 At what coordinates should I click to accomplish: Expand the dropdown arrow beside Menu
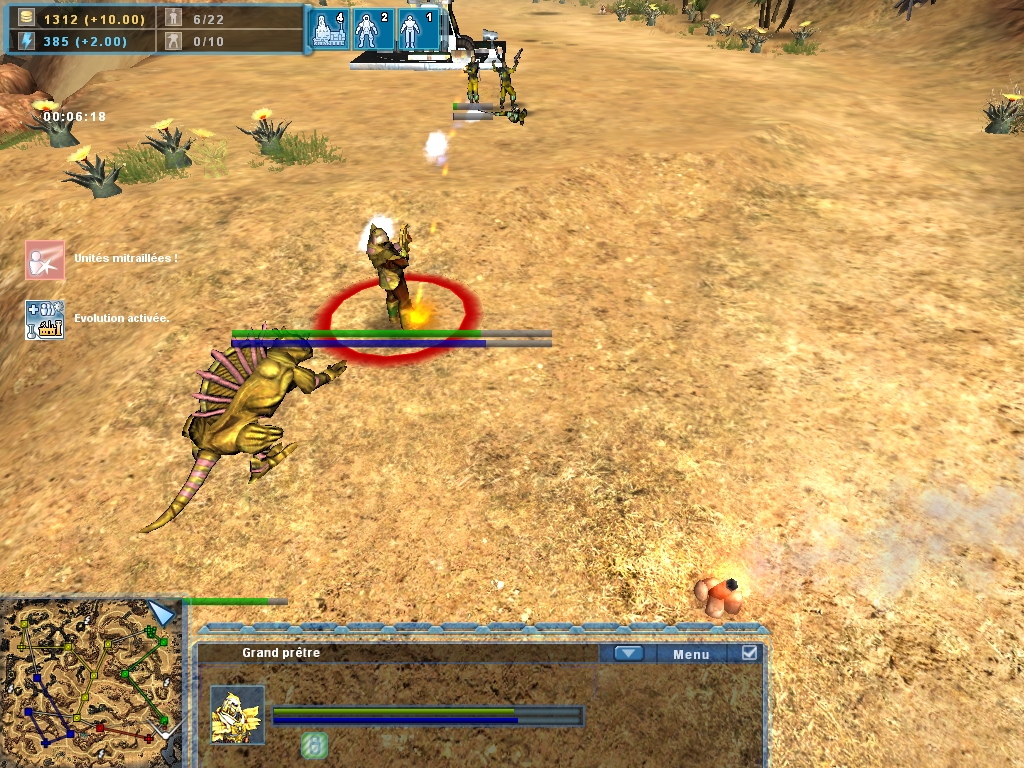[628, 654]
